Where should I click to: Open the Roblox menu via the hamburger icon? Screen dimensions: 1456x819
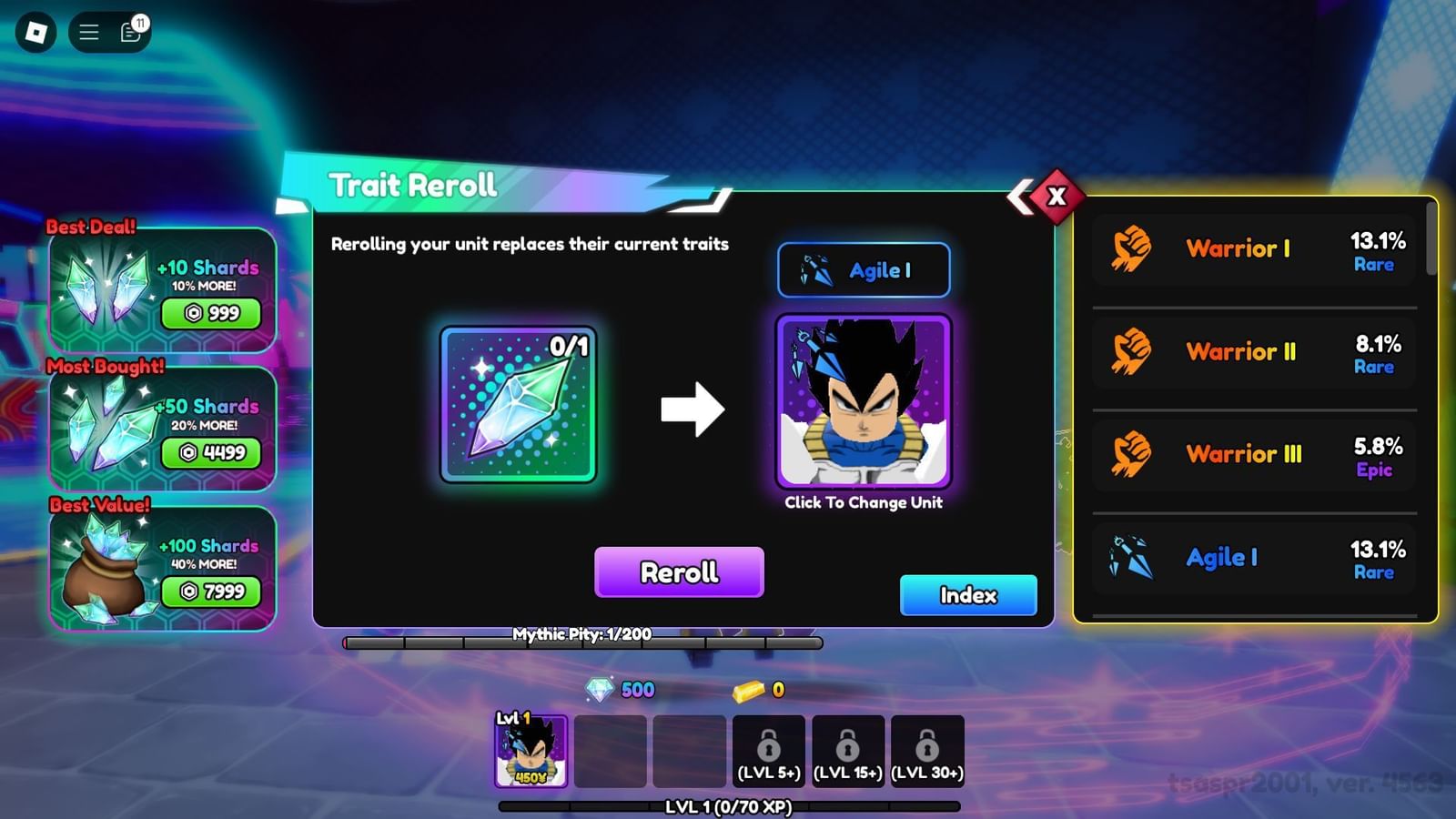[88, 30]
